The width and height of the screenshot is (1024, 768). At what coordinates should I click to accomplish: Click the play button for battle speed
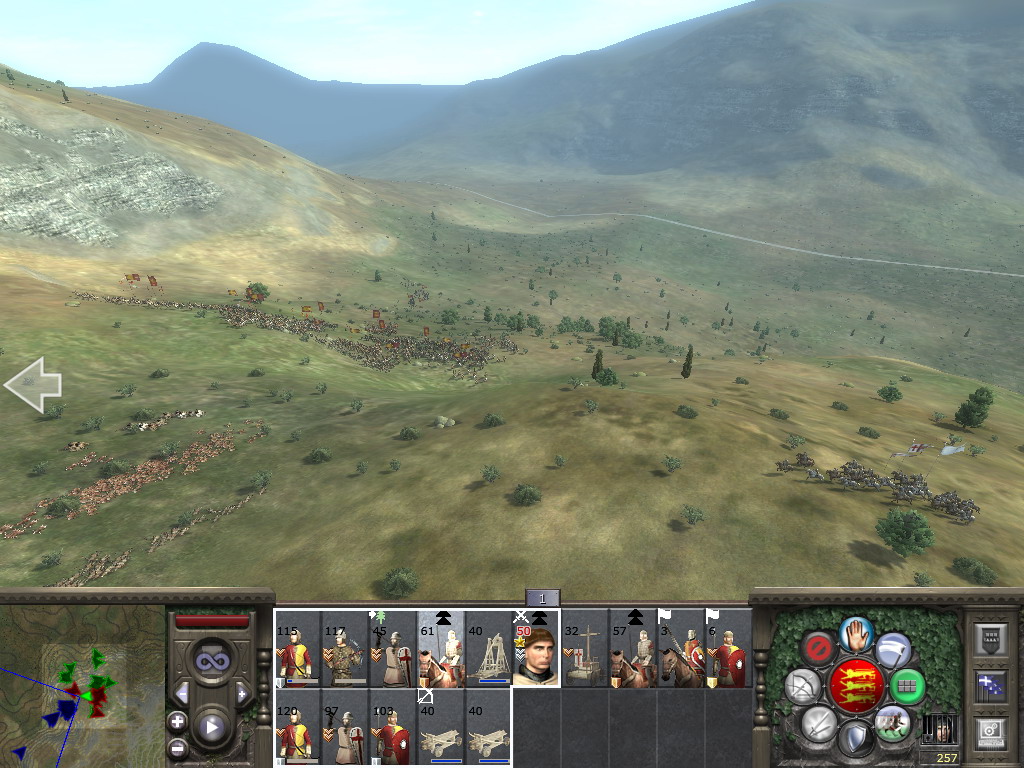pos(211,727)
